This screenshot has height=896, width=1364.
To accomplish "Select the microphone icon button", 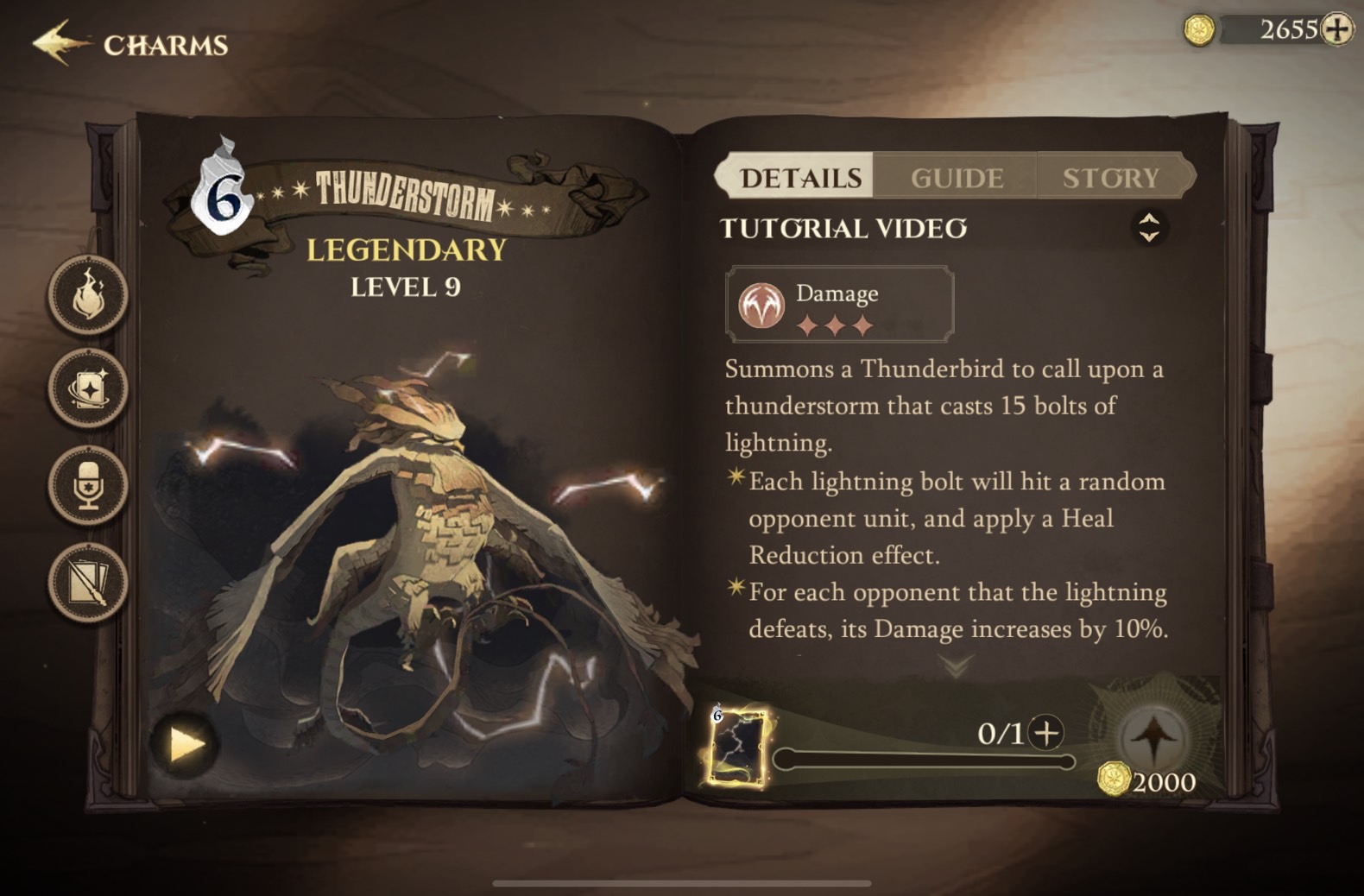I will coord(88,485).
